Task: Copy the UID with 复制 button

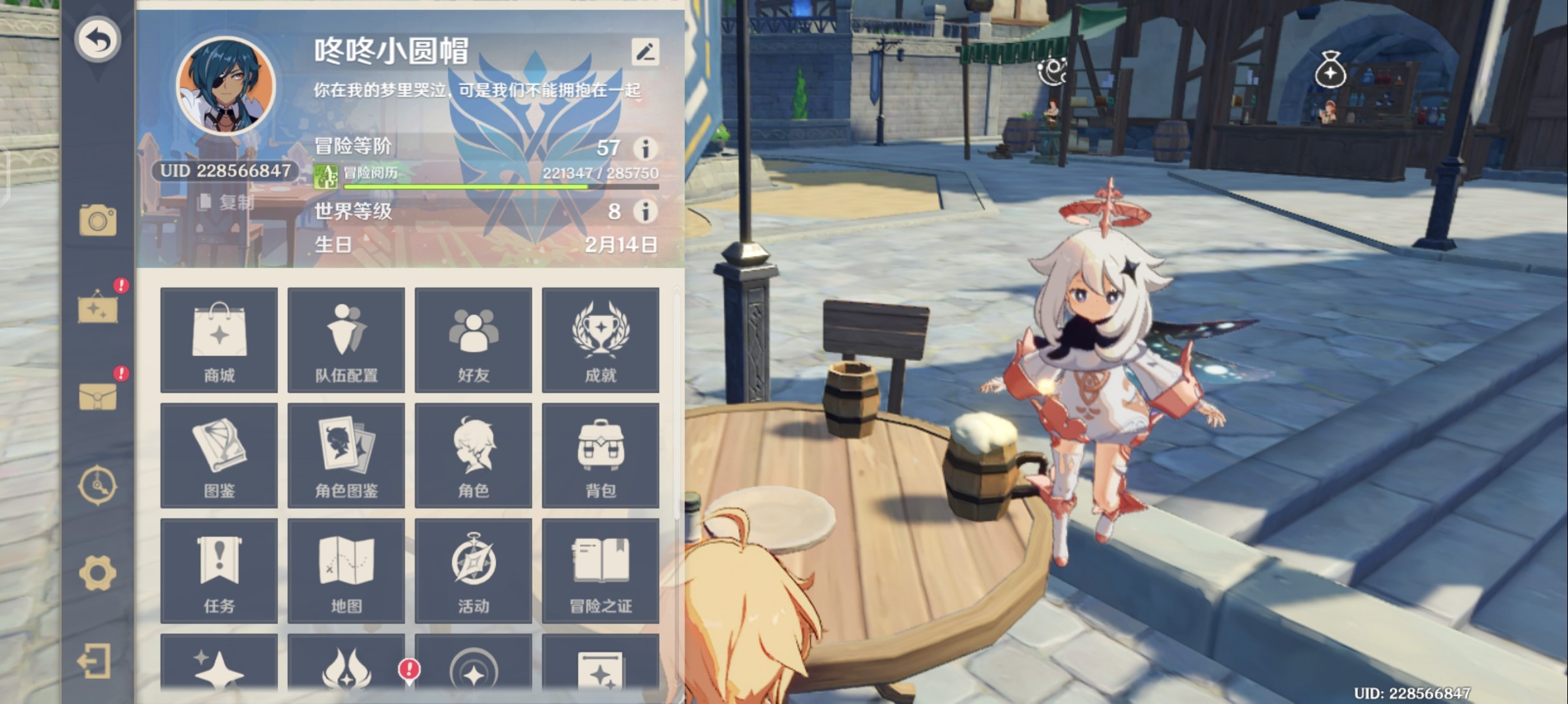Action: (227, 203)
